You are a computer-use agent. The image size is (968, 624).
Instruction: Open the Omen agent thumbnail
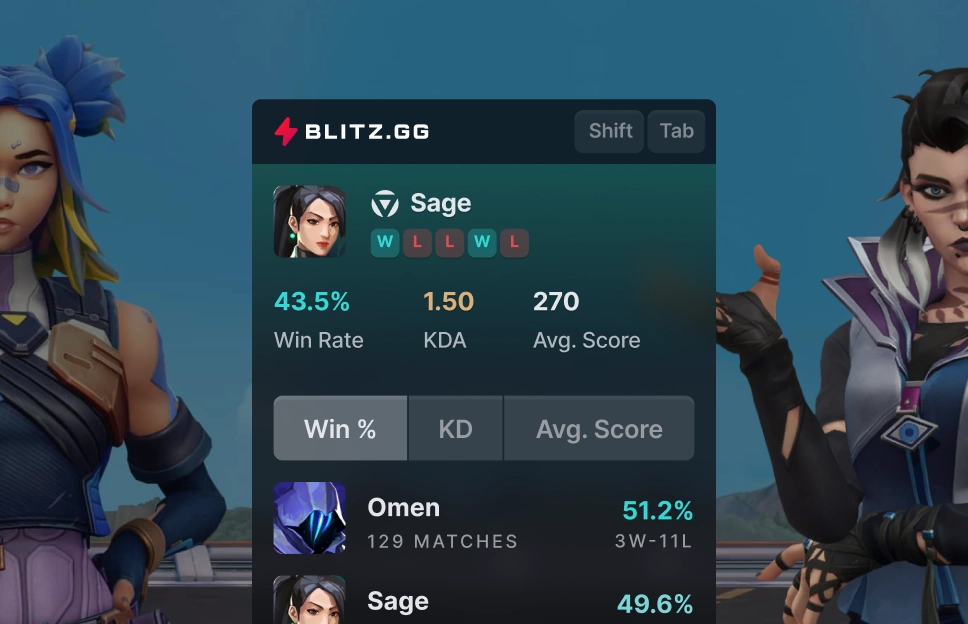[310, 518]
